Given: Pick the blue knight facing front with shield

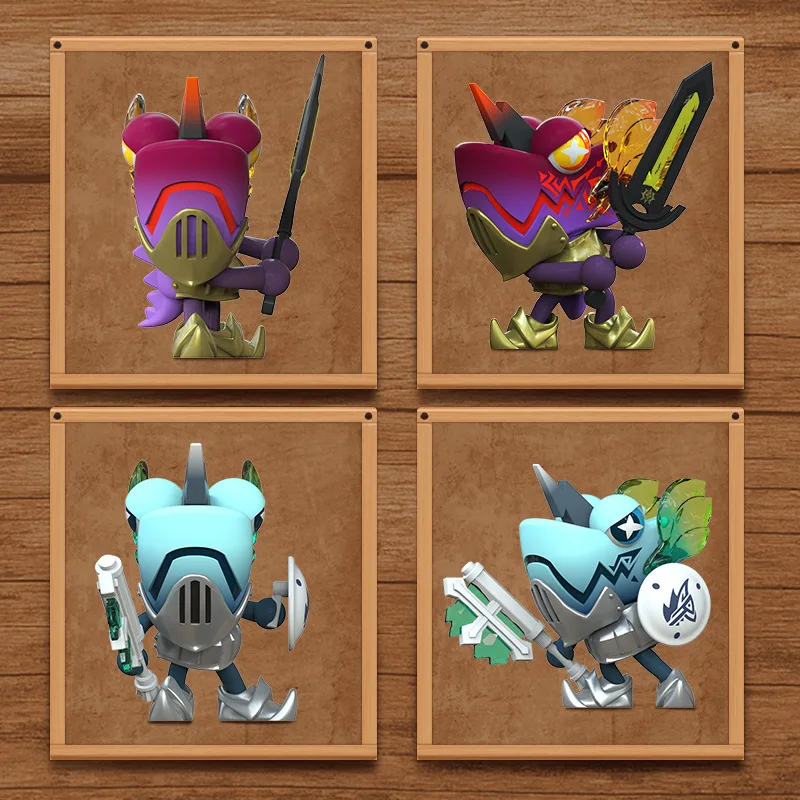Looking at the screenshot, I should (x=213, y=583).
